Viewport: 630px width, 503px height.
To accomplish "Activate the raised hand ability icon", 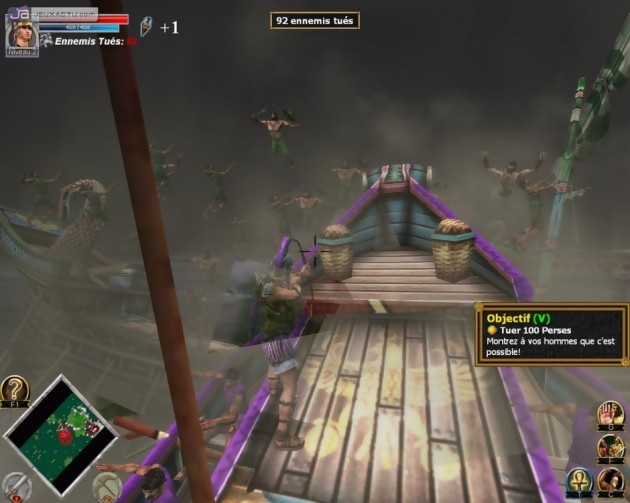I will click(x=612, y=413).
